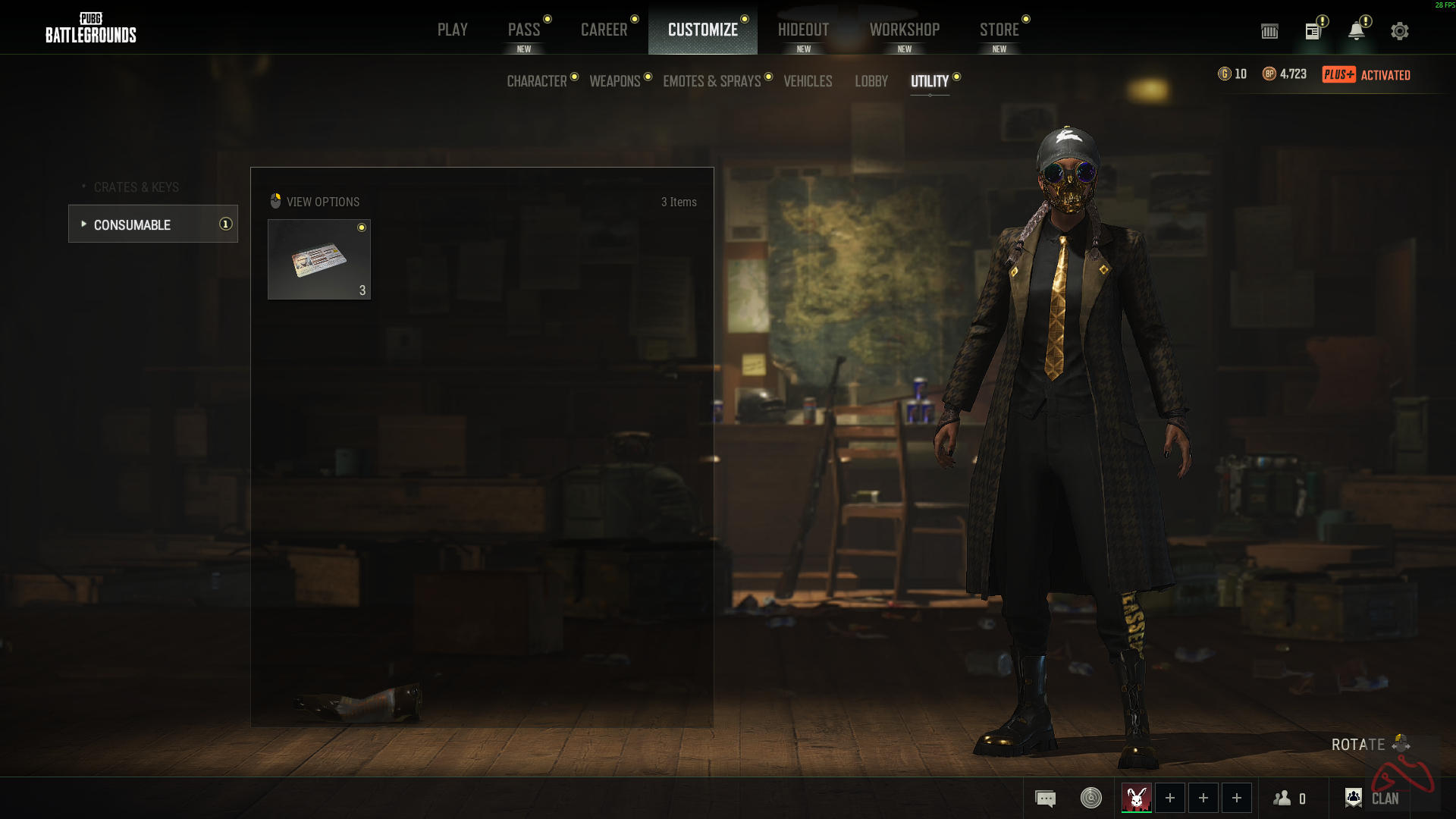Visit the Store tab
This screenshot has height=819, width=1456.
tap(999, 30)
